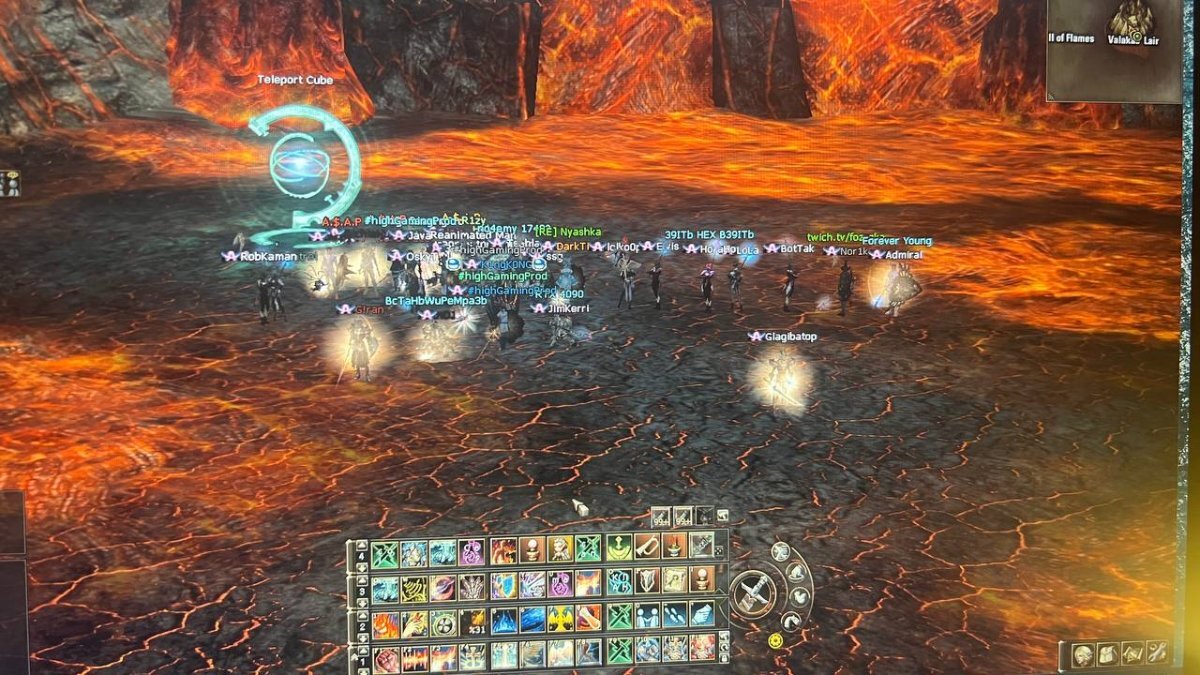This screenshot has width=1200, height=675.
Task: Open the inventory bag menu icon
Action: tap(1107, 654)
